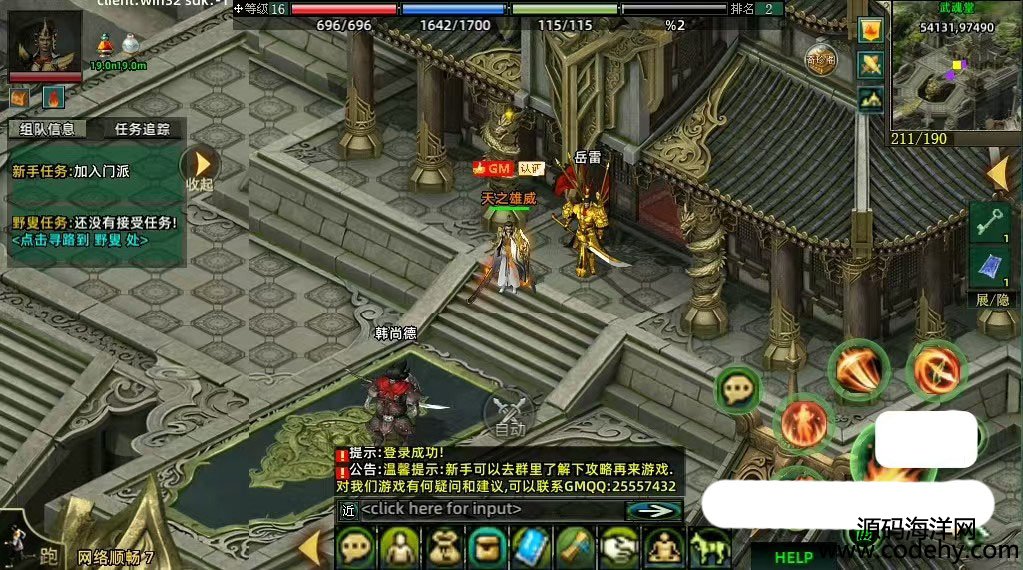Open the character figure icon in toolbar
Image resolution: width=1023 pixels, height=570 pixels.
(401, 548)
